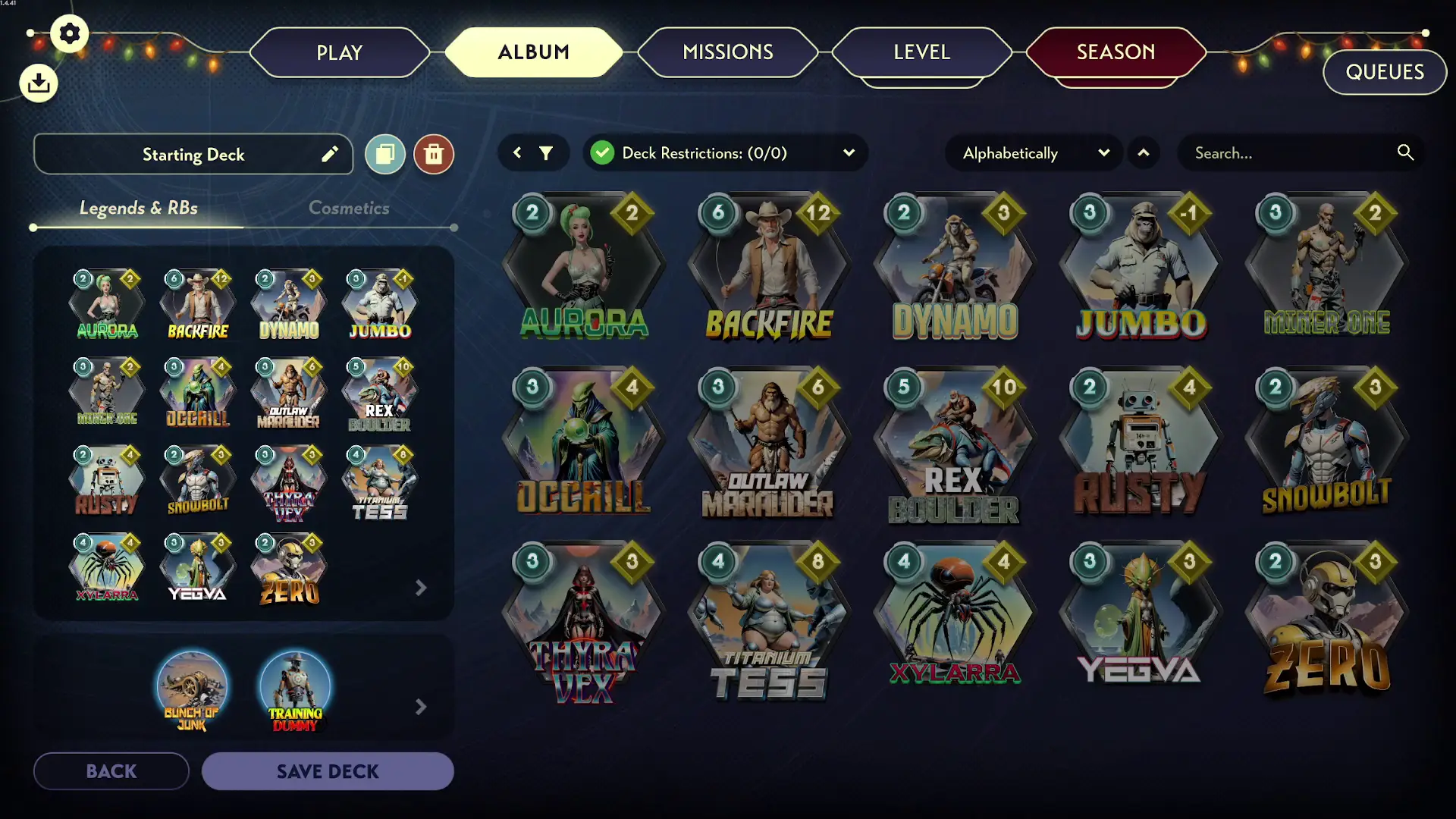
Task: Delete the deck with the trash icon
Action: pyautogui.click(x=434, y=154)
